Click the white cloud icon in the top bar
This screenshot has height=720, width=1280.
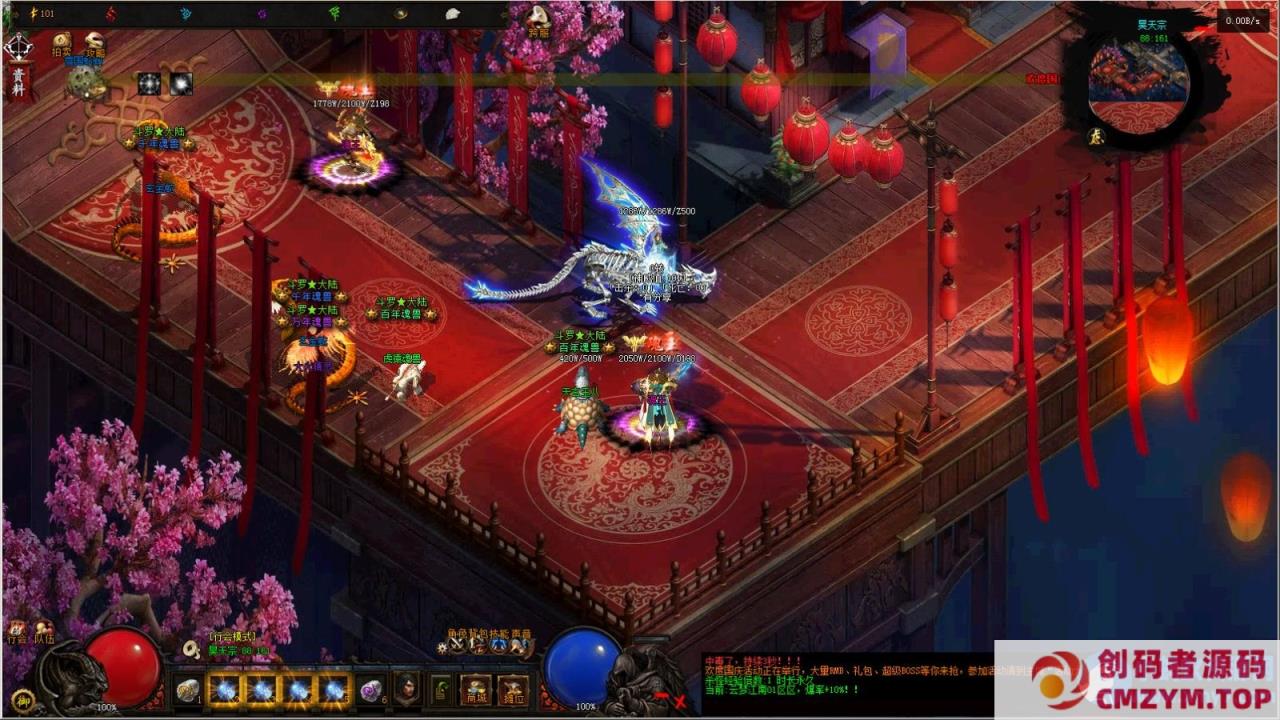pyautogui.click(x=452, y=13)
